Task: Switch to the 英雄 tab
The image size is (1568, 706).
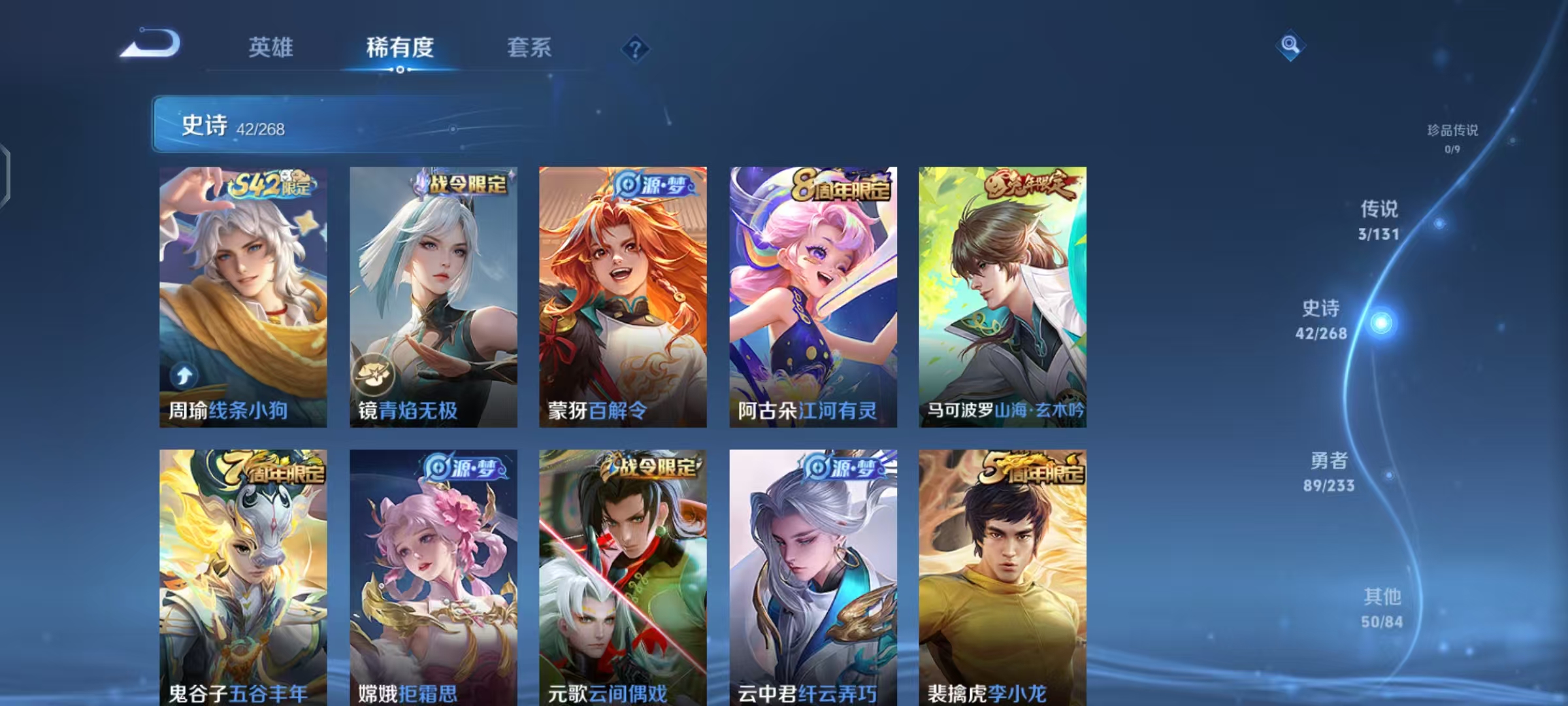Action: click(x=270, y=48)
